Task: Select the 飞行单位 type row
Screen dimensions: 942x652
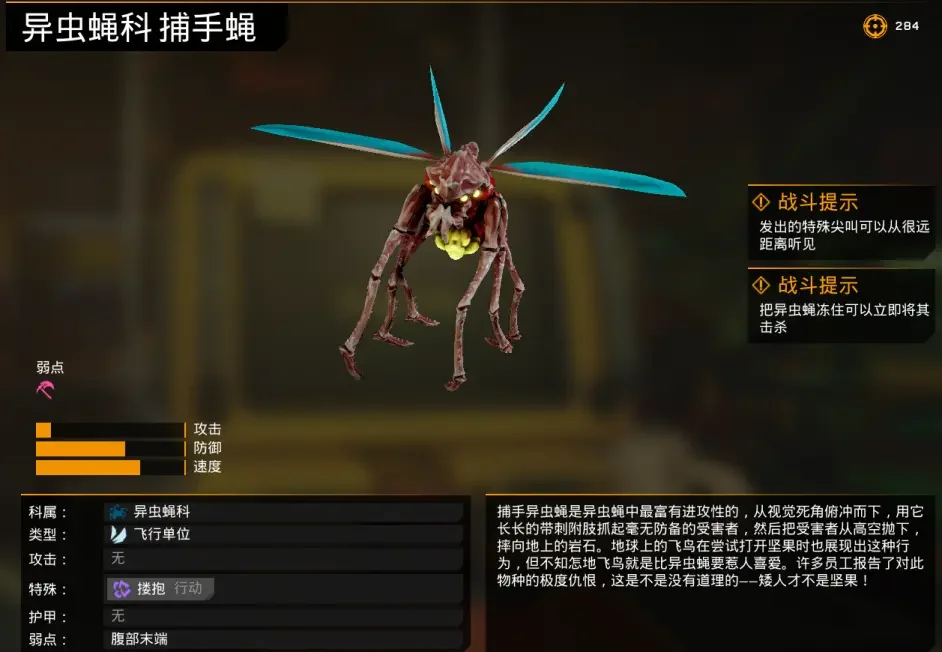Action: [284, 535]
